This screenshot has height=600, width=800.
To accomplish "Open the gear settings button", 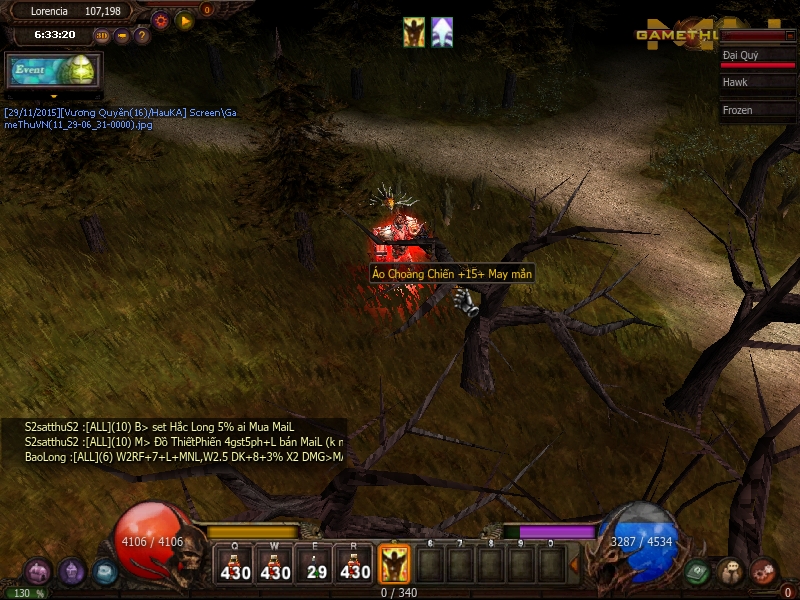I will click(160, 19).
